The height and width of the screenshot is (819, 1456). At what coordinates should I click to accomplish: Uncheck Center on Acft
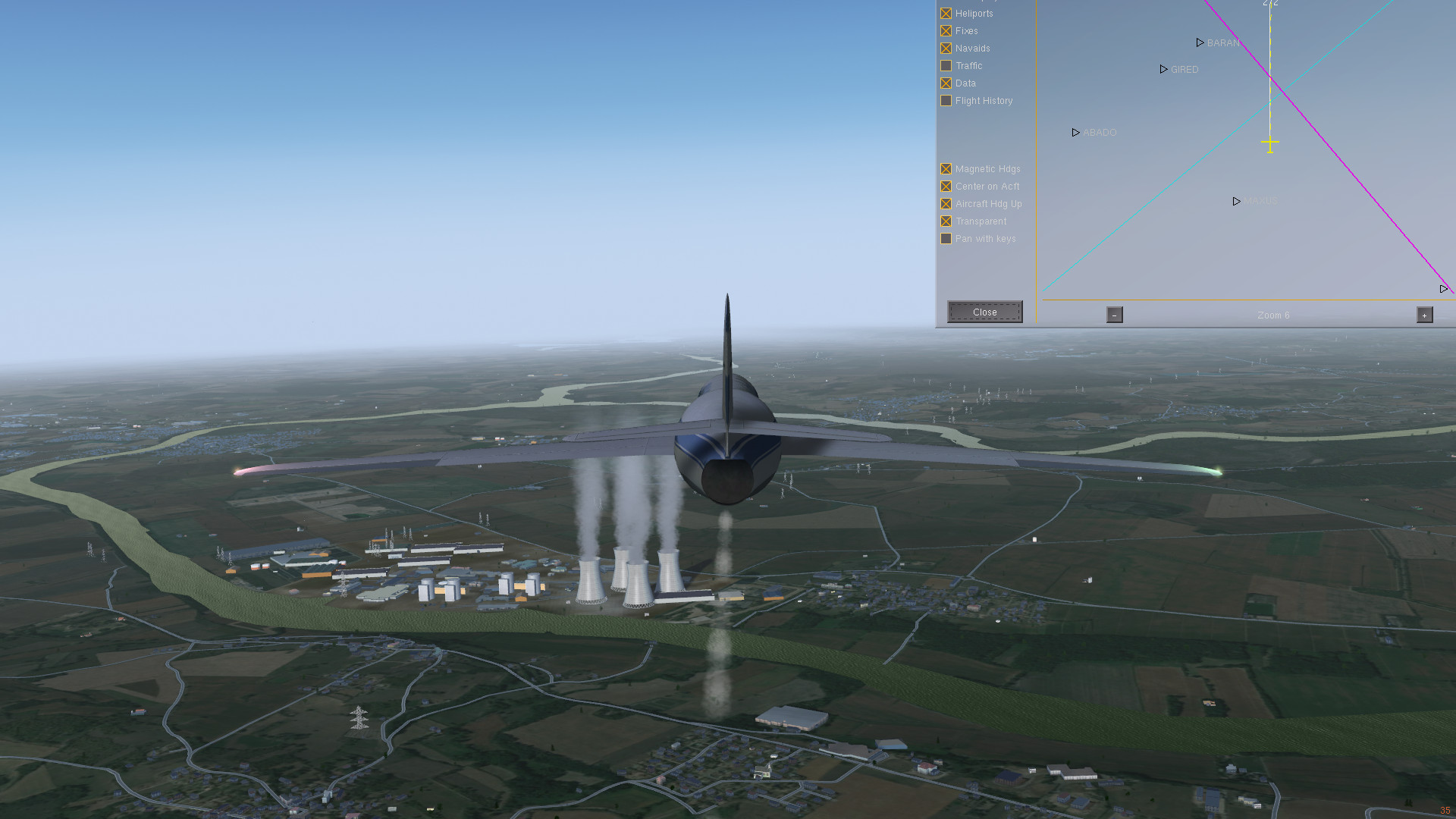946,186
